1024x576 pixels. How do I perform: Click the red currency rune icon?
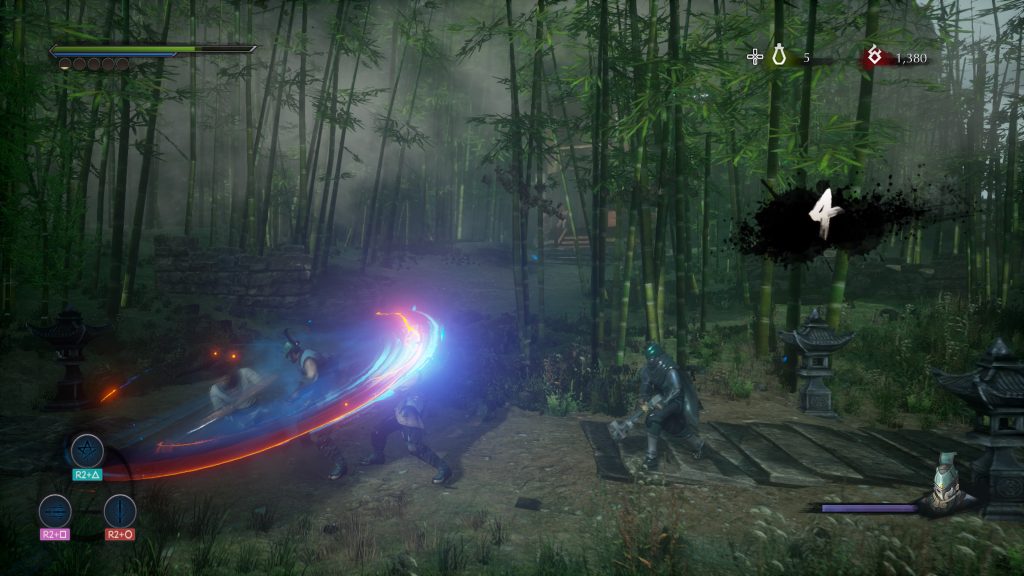point(874,58)
